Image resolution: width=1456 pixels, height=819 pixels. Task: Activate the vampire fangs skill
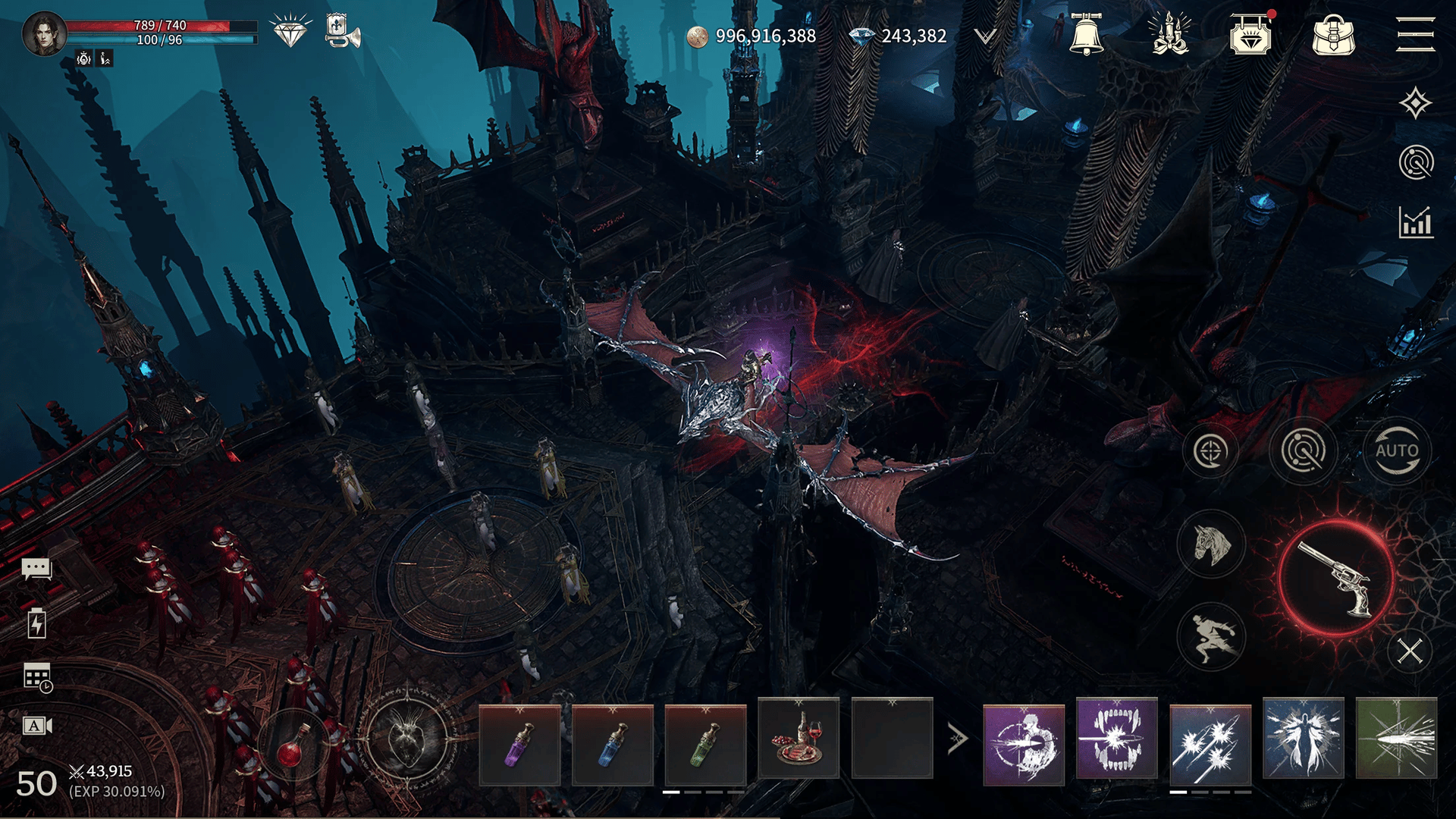(x=1117, y=739)
